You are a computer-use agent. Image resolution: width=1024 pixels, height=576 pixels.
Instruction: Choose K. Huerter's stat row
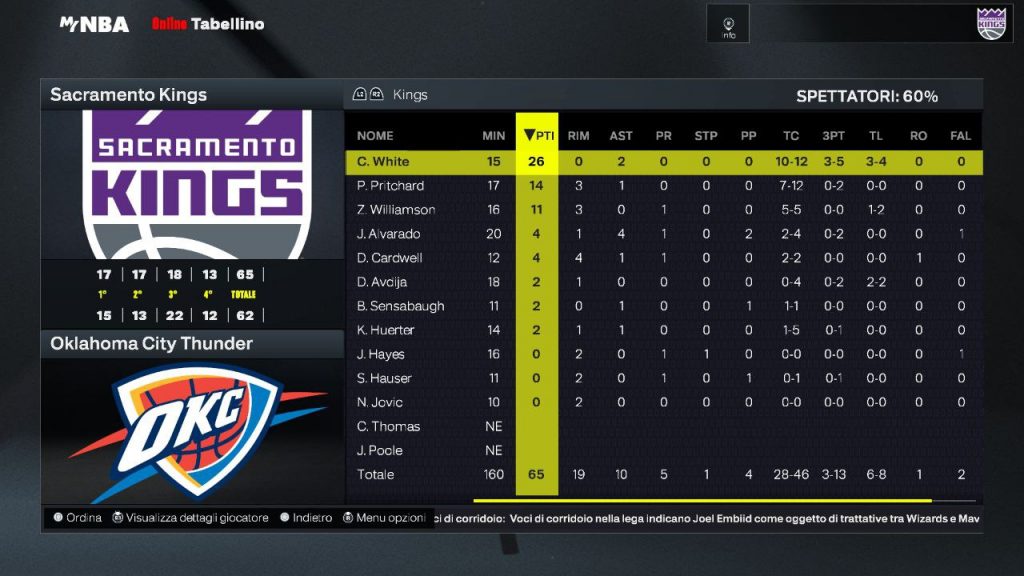(385, 330)
